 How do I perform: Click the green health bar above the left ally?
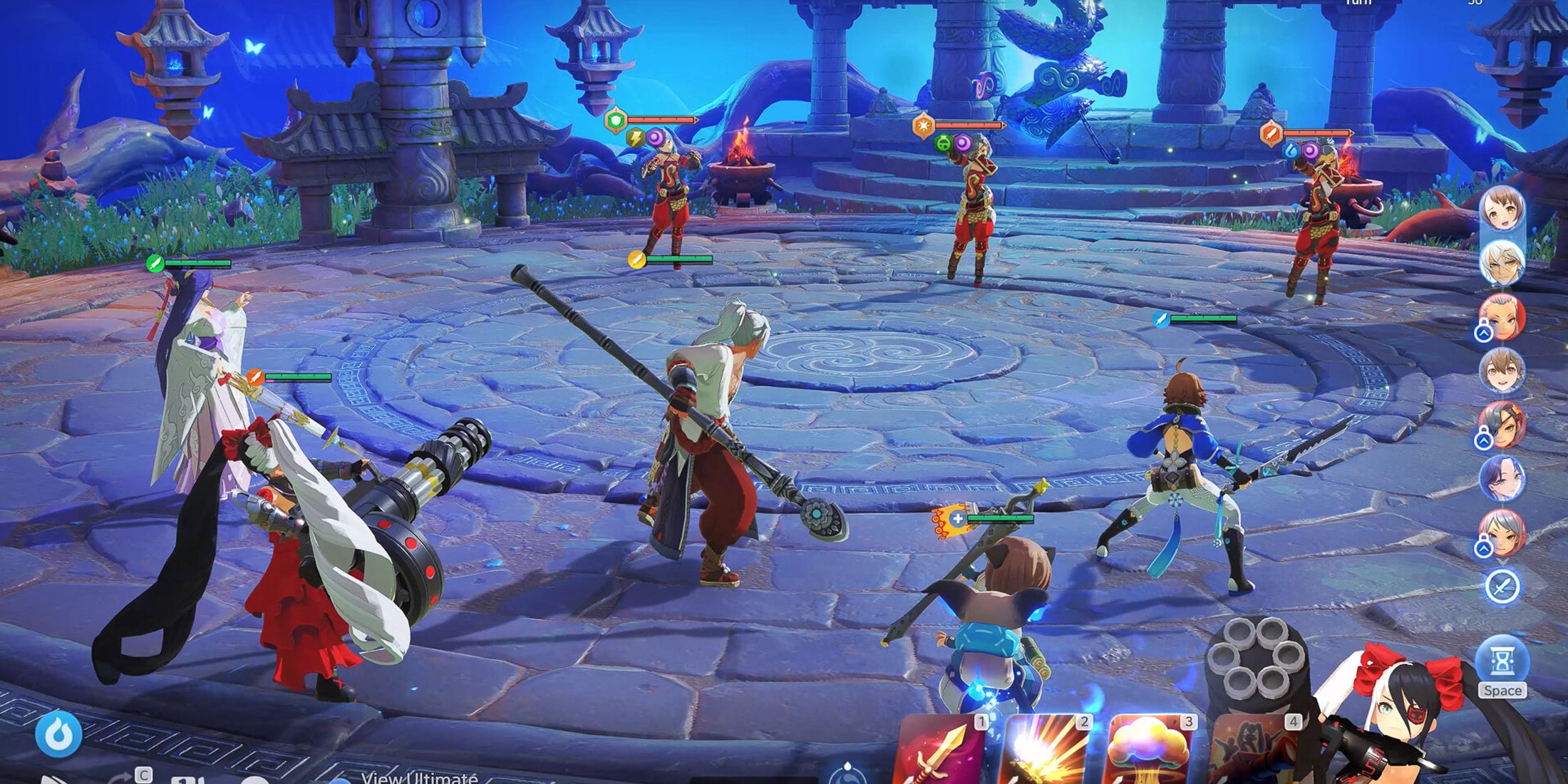tap(200, 263)
